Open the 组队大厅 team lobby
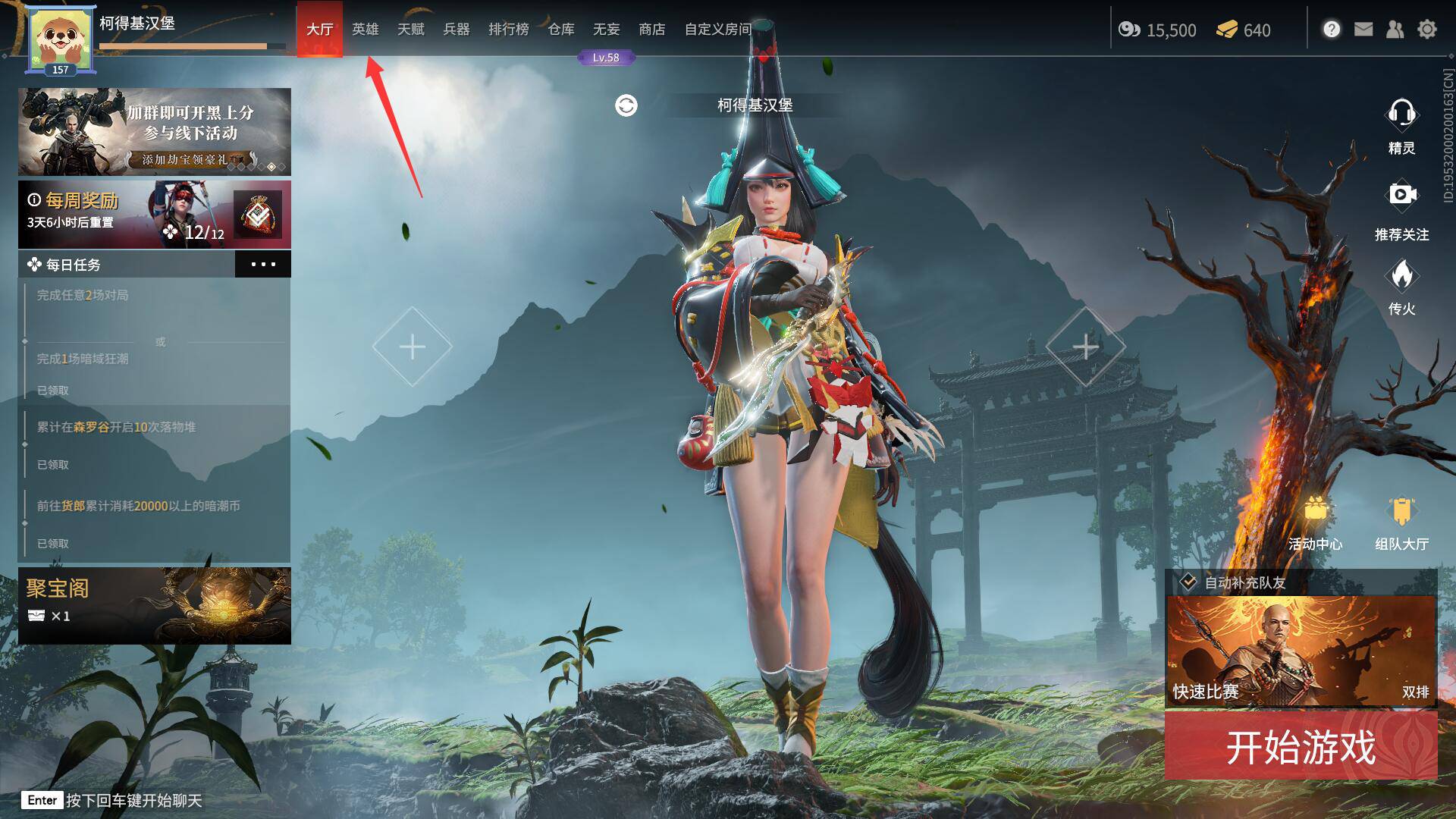Screen dimensions: 1456x819 (x=1401, y=523)
